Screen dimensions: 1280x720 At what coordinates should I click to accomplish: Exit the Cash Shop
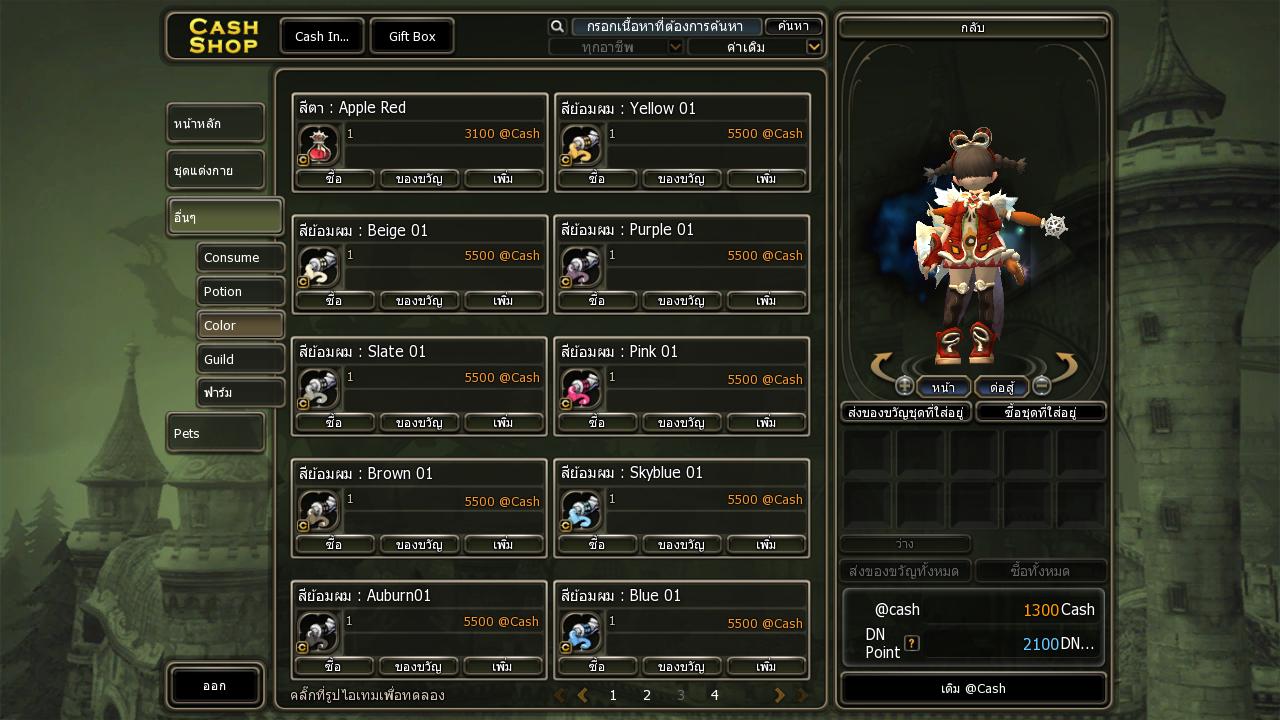[215, 686]
